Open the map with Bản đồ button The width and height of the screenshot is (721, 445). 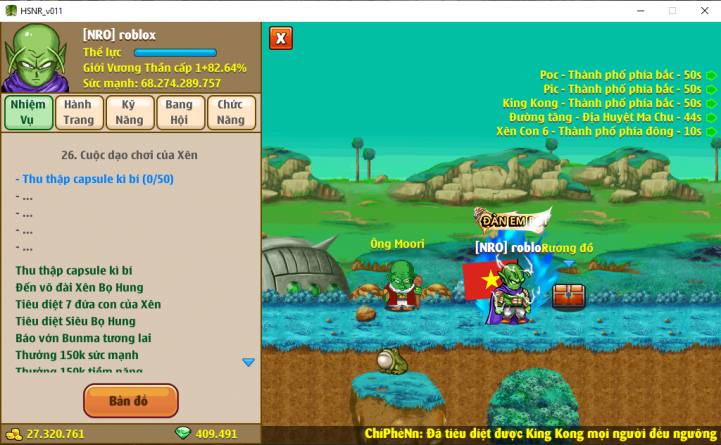130,401
